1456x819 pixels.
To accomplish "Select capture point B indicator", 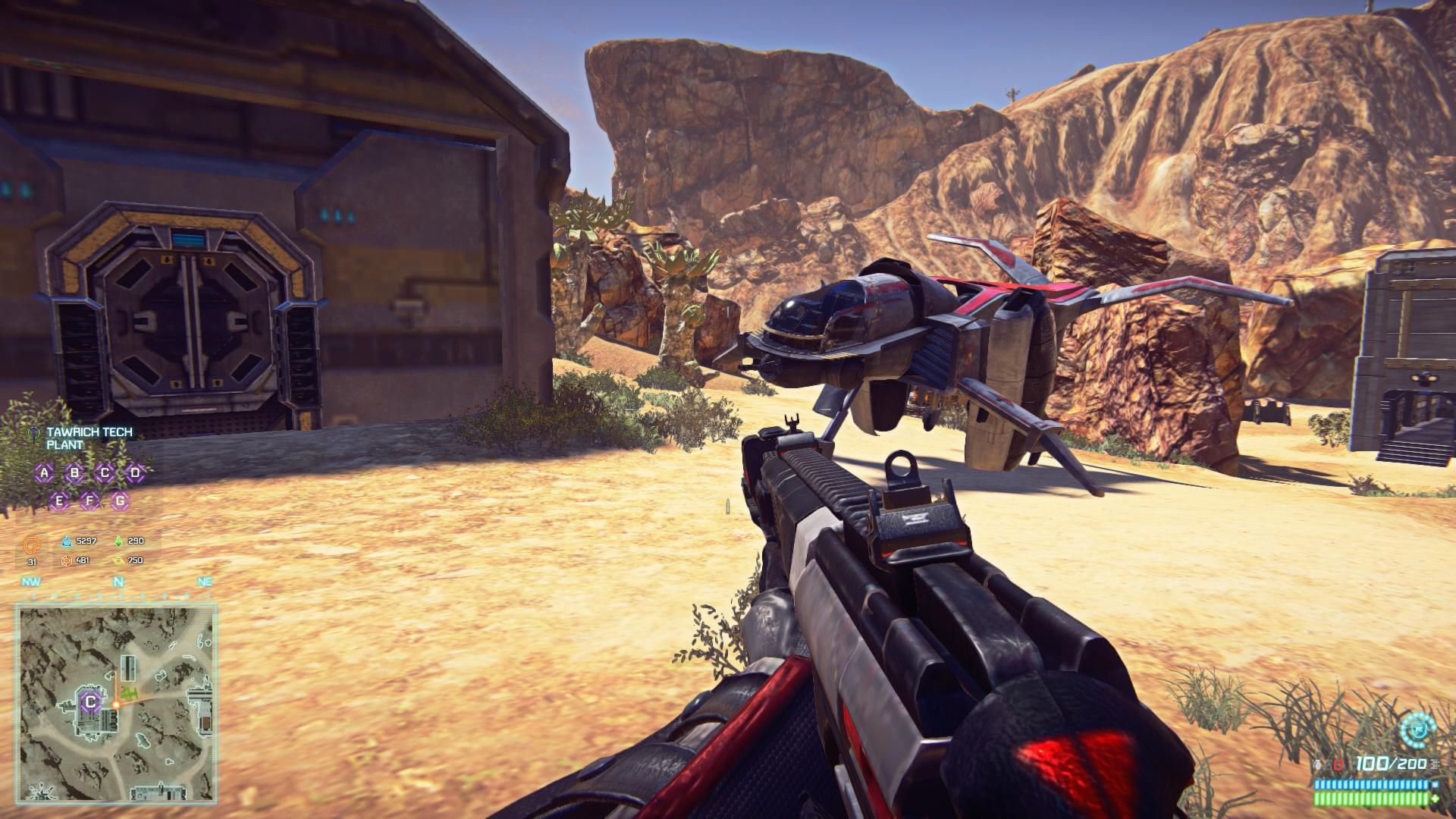I will (74, 474).
